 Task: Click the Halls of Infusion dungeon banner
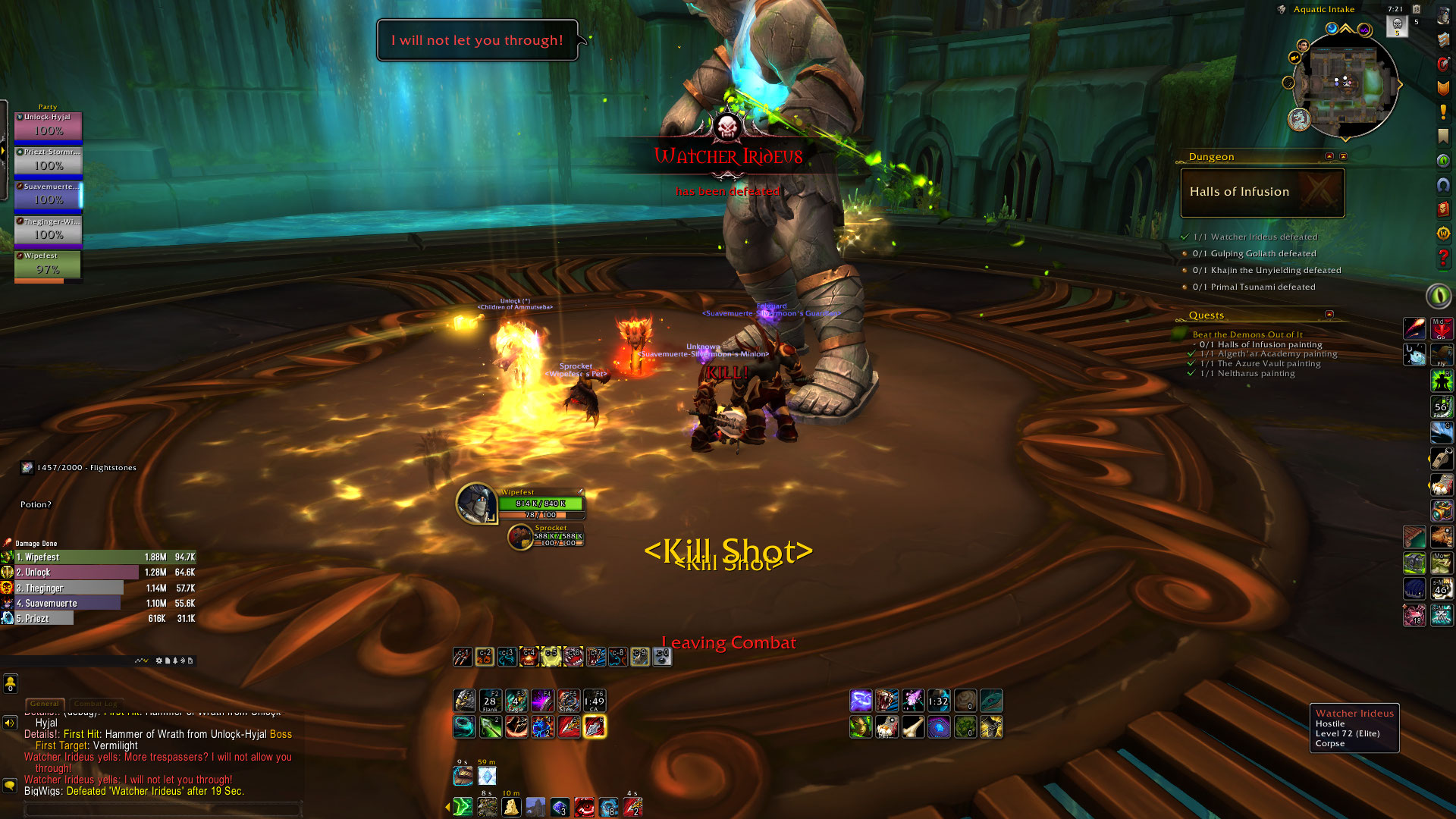(1263, 193)
